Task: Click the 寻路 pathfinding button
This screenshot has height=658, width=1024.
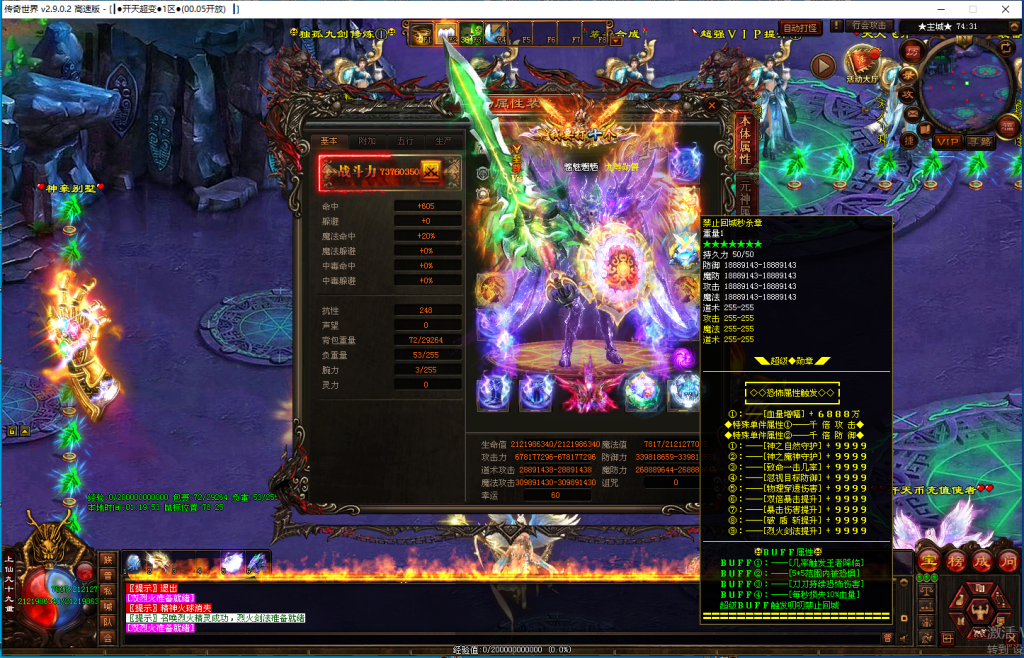Action: 980,142
